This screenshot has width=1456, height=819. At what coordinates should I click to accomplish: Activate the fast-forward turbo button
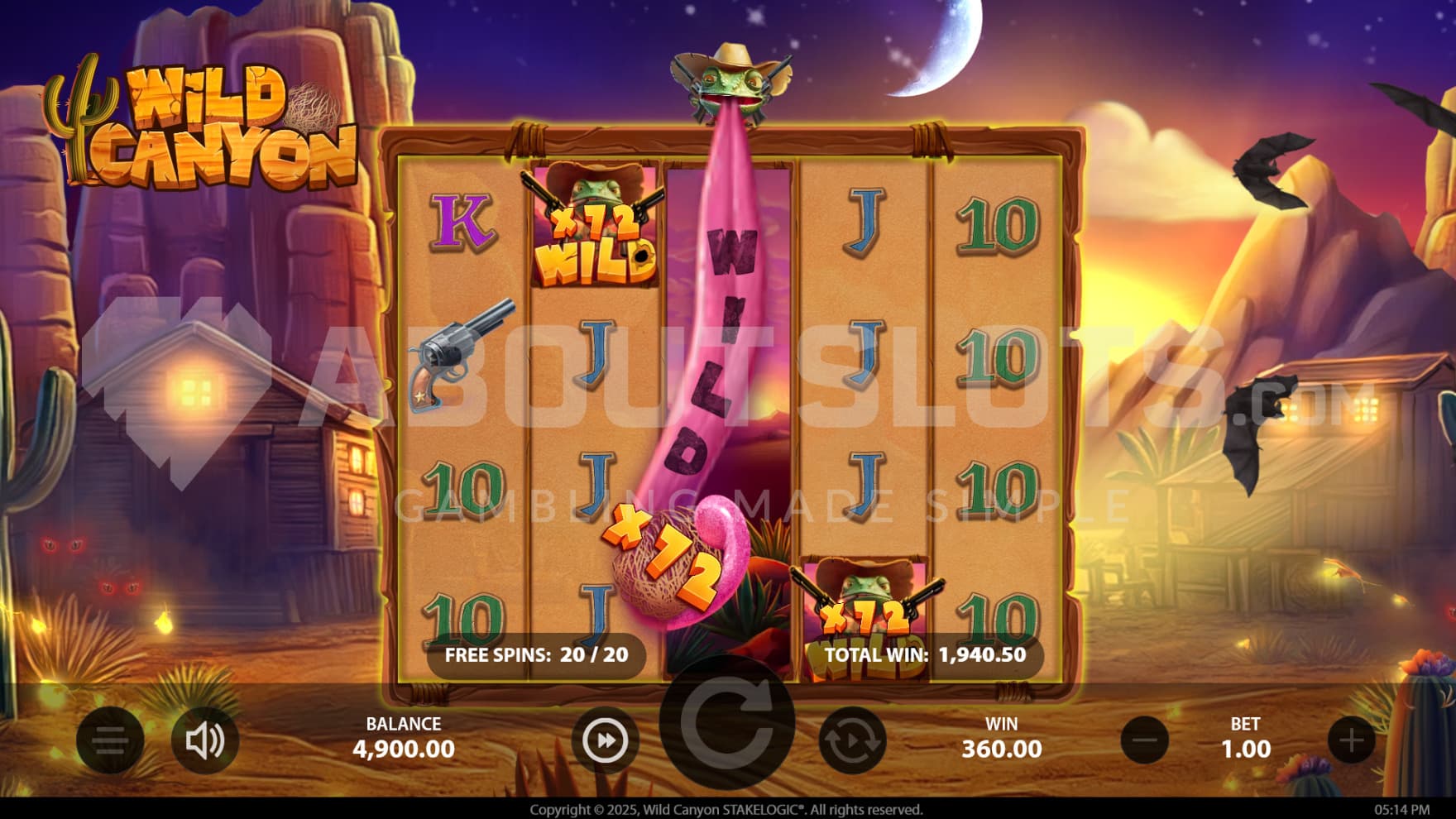tap(605, 740)
